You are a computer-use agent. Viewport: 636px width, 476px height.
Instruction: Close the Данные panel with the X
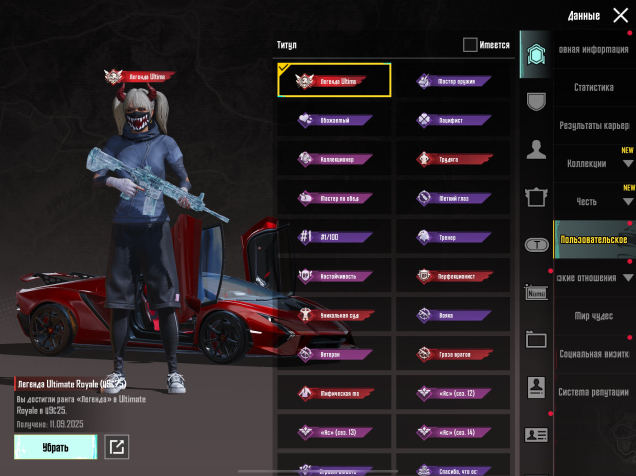point(620,15)
